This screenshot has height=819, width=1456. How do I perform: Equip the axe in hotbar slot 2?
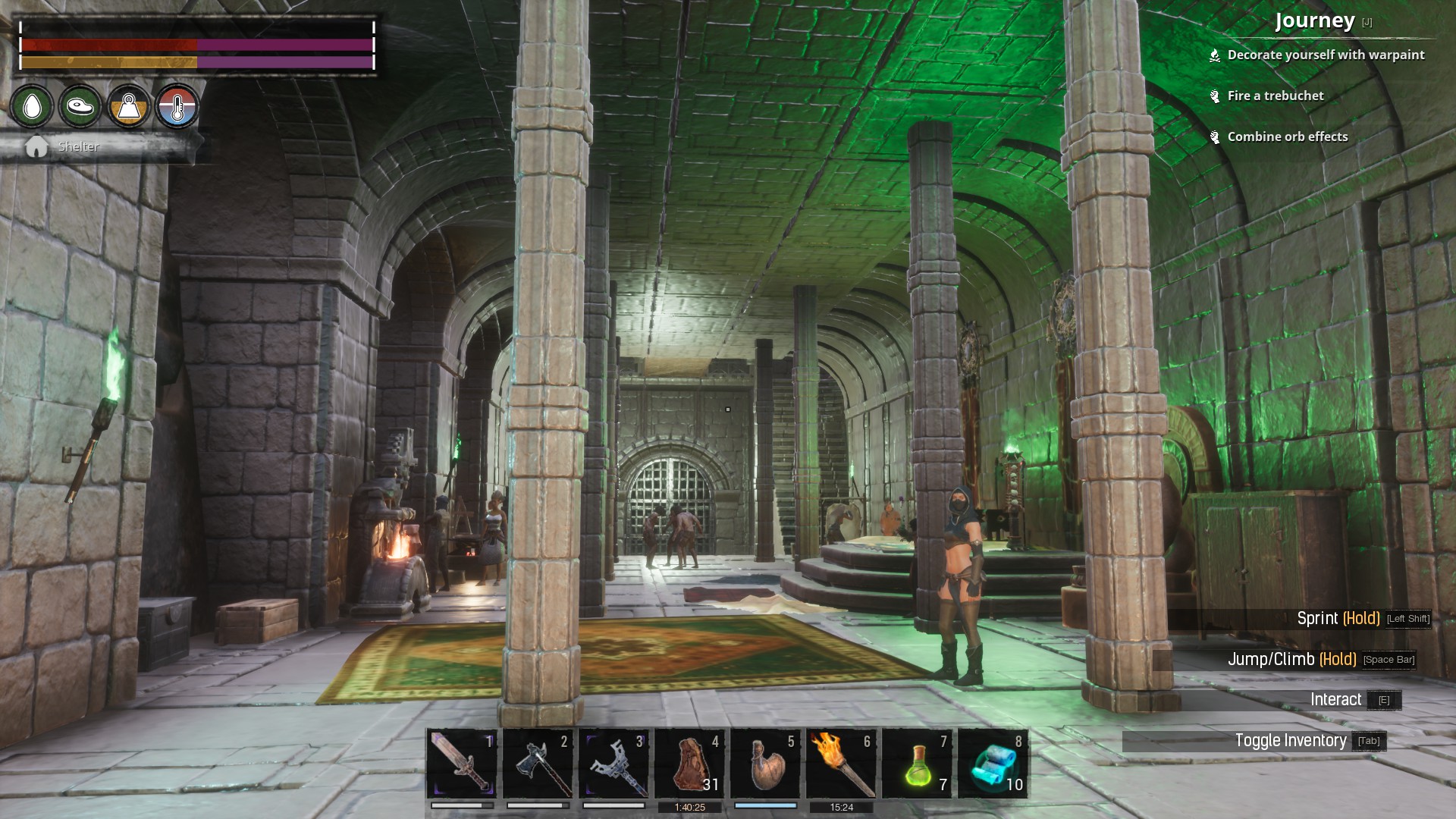[538, 763]
